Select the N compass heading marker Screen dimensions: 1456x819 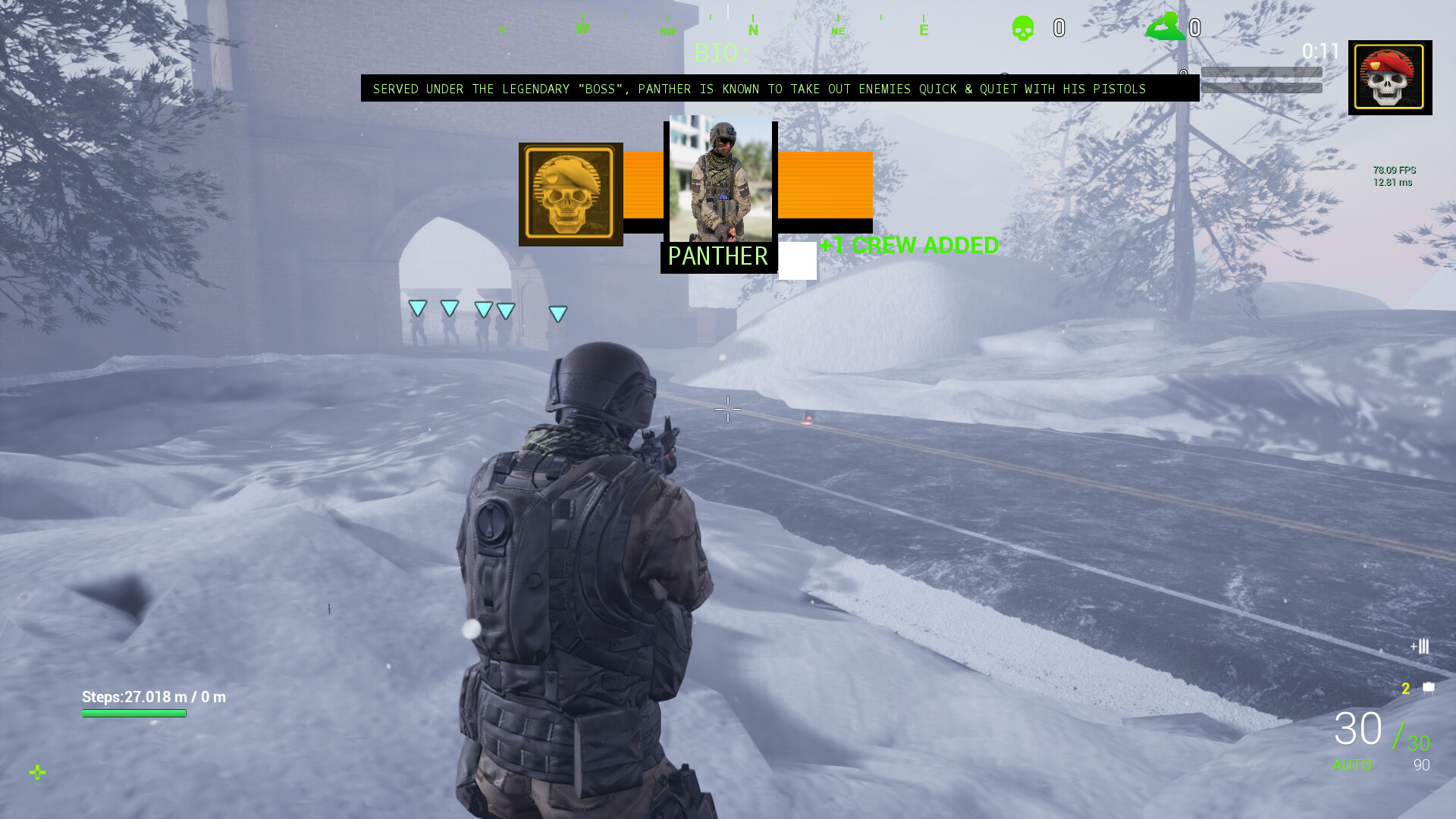coord(753,30)
